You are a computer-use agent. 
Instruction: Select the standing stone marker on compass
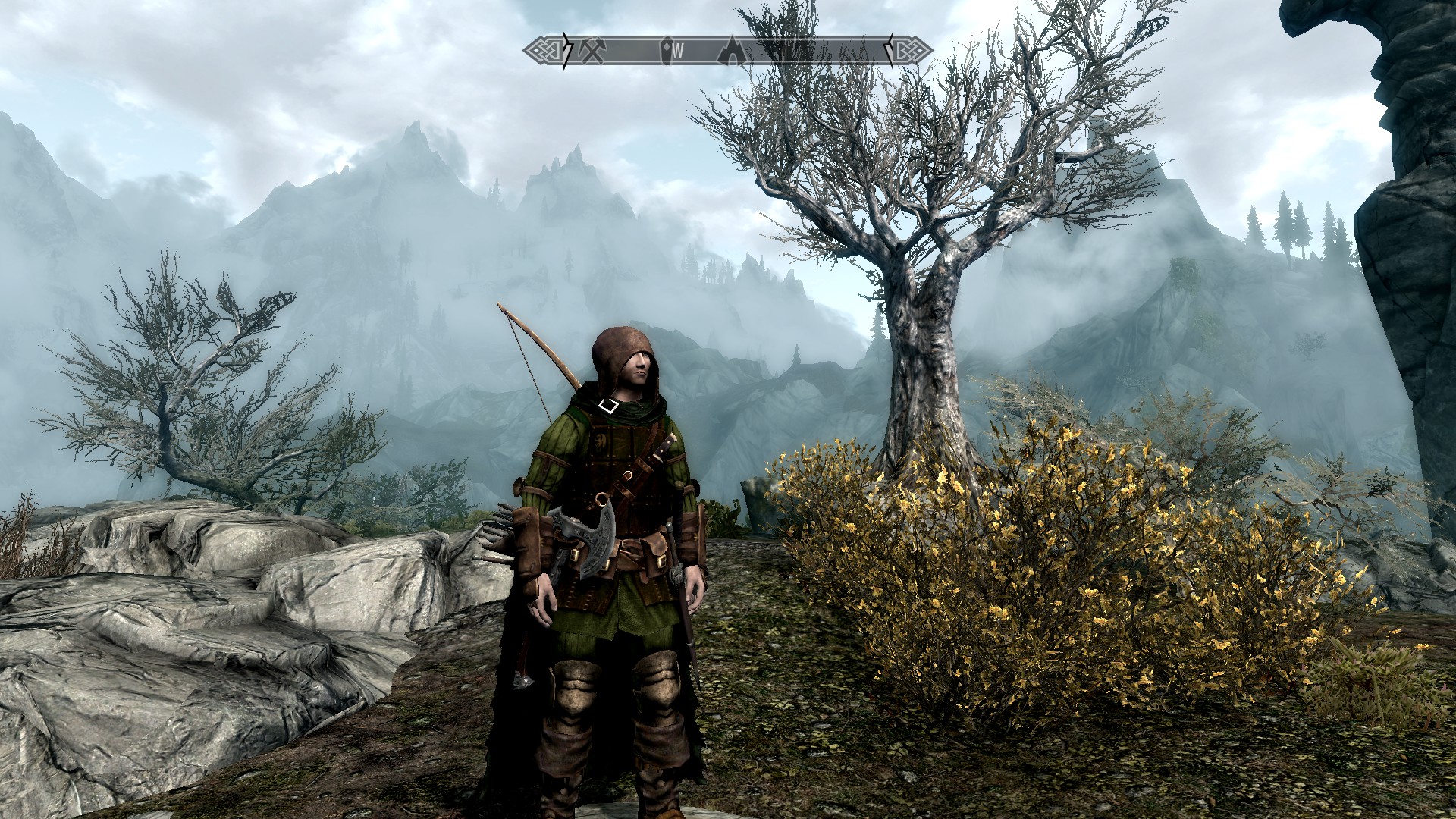(667, 51)
